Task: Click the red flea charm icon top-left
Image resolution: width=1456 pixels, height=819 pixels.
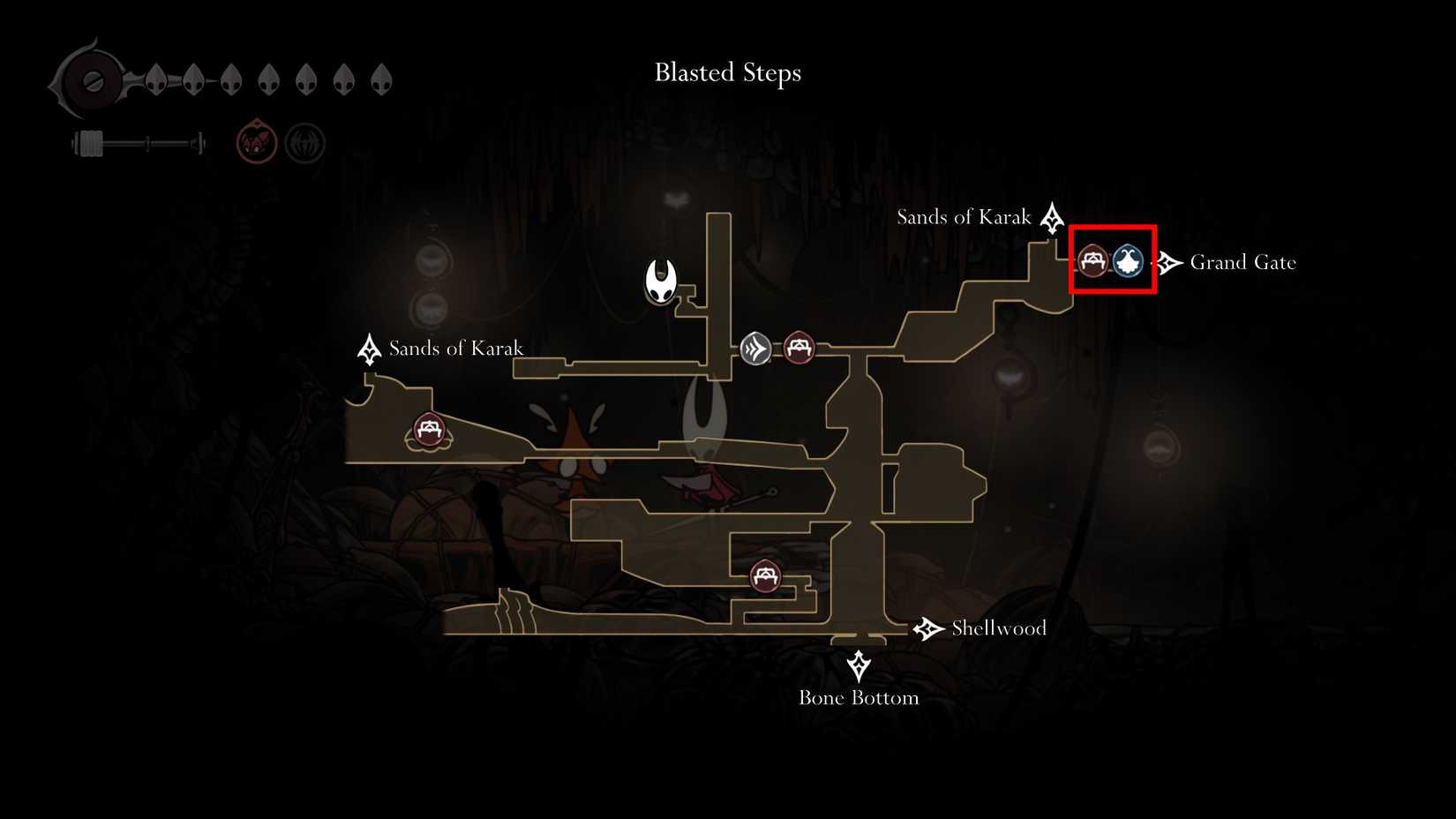Action: point(256,141)
